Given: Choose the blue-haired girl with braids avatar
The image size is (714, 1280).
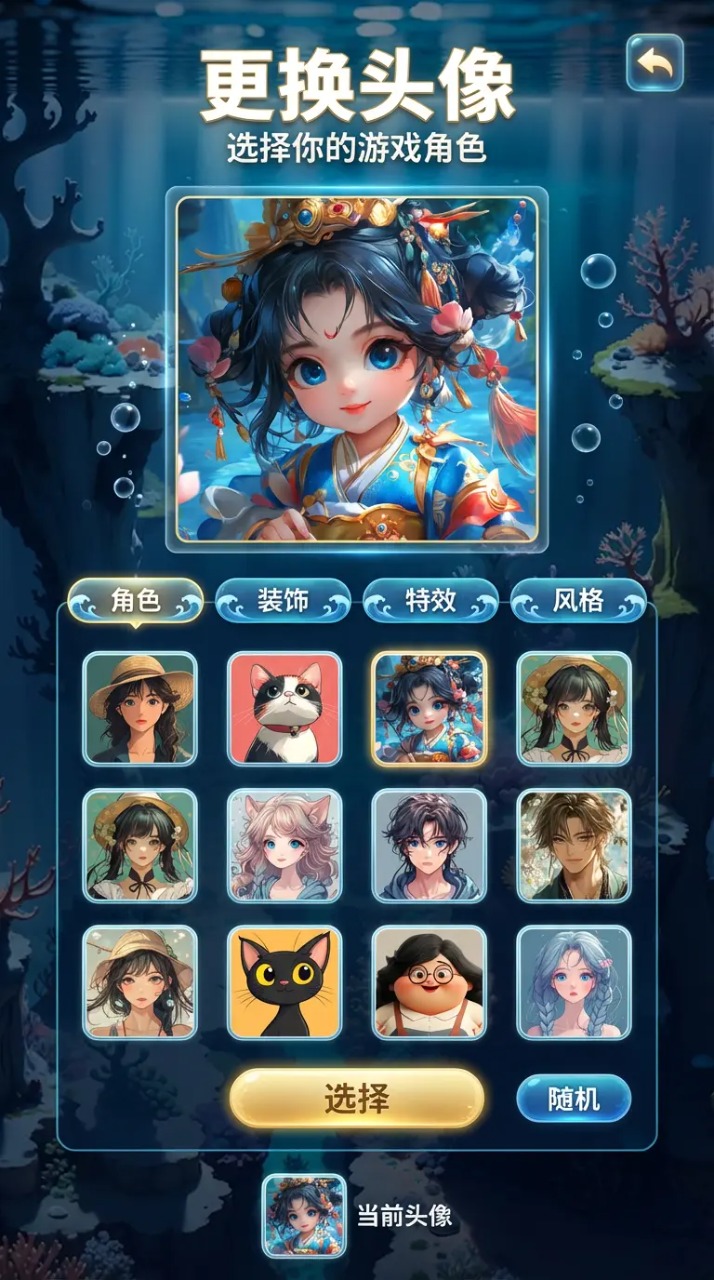Looking at the screenshot, I should 574,982.
